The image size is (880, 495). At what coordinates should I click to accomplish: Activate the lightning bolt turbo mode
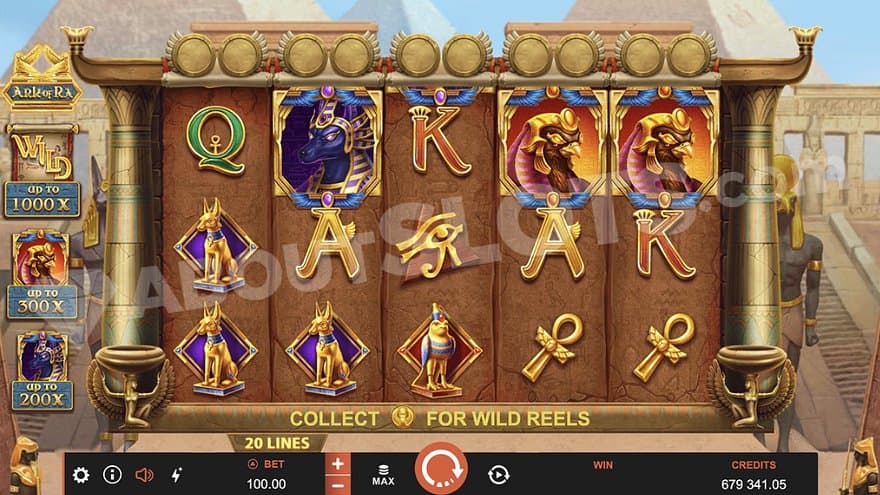click(177, 475)
